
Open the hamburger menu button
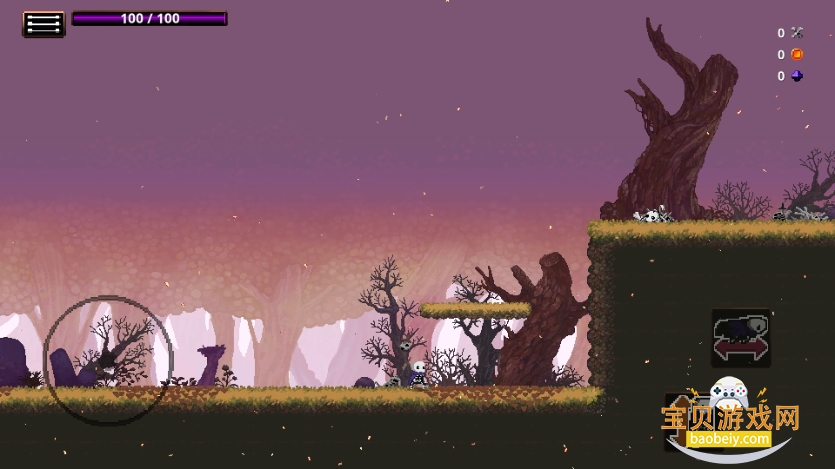click(43, 23)
